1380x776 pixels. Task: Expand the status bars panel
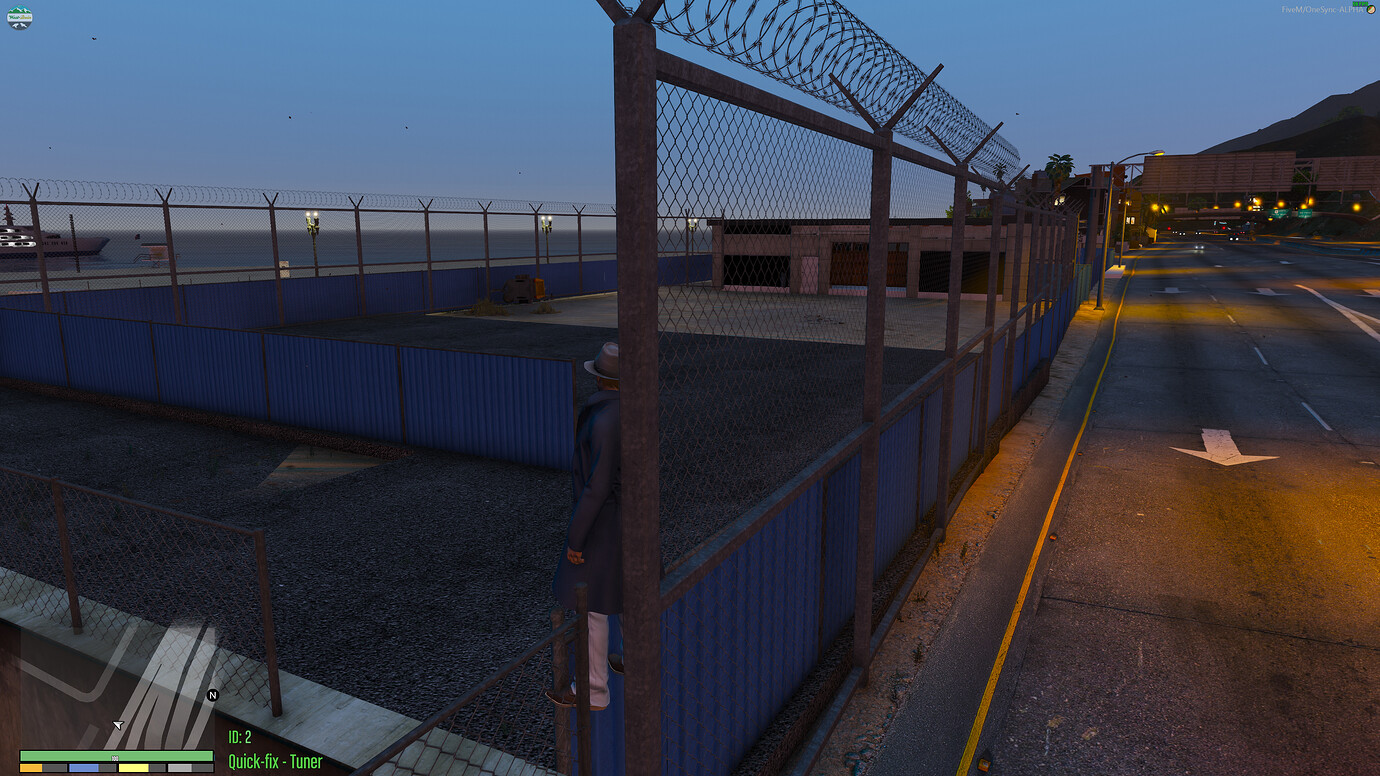[x=115, y=762]
